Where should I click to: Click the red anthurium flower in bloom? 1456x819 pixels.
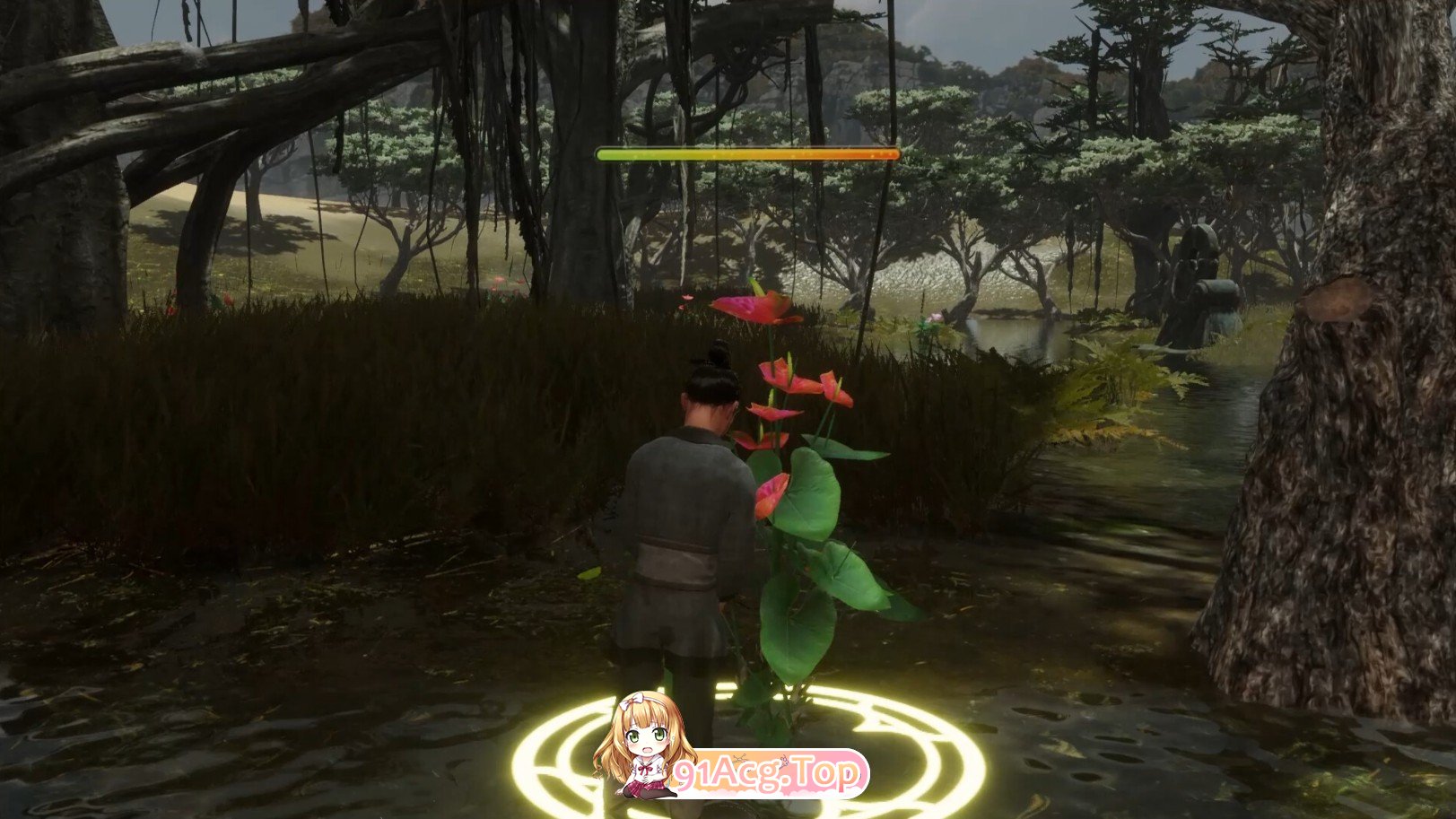[752, 307]
